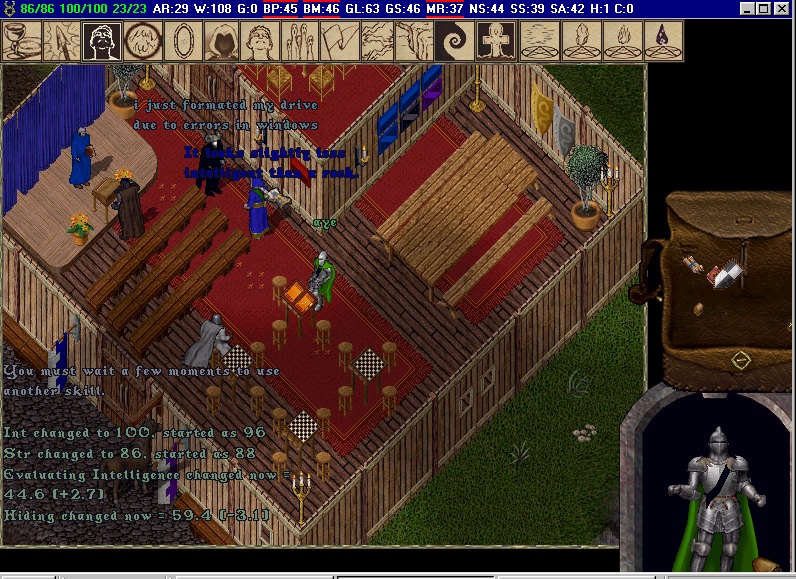Cast the cloud over pentagram spell
Screen dimensions: 796x579
tap(538, 41)
